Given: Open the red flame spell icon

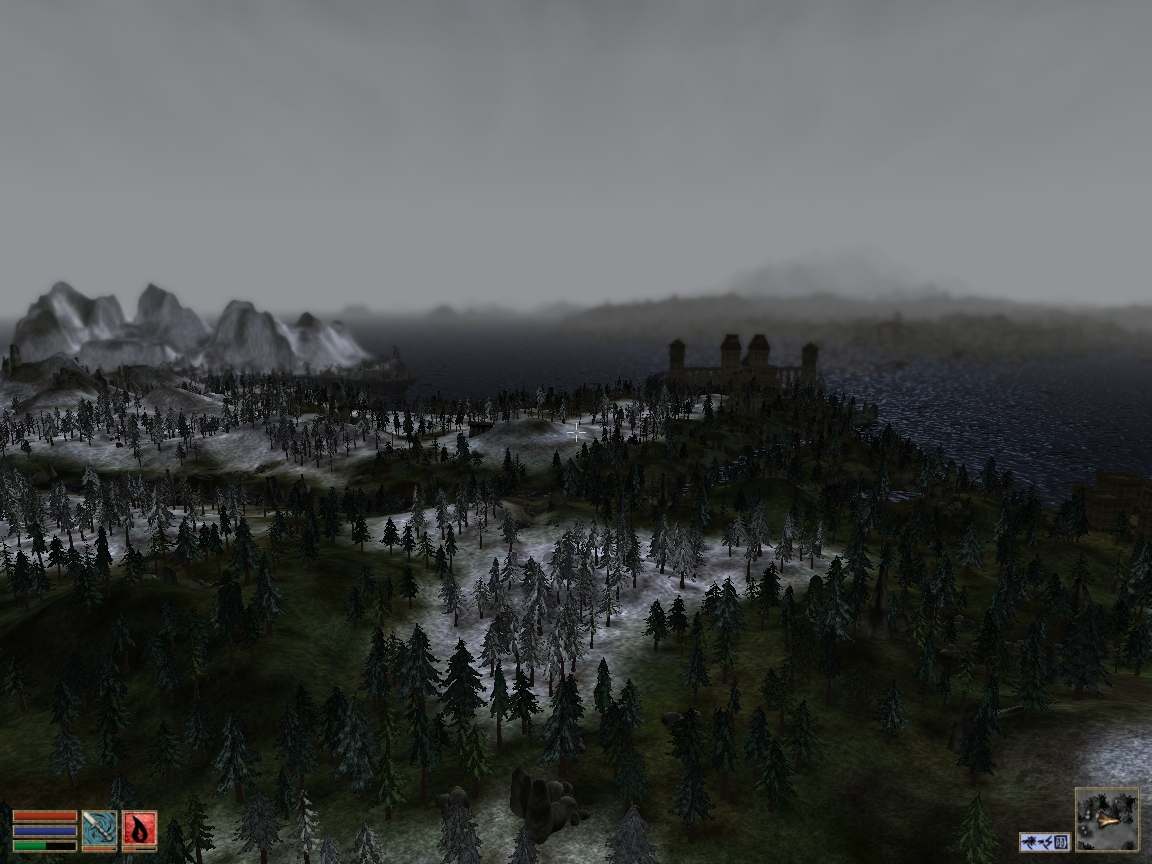Looking at the screenshot, I should [x=139, y=830].
